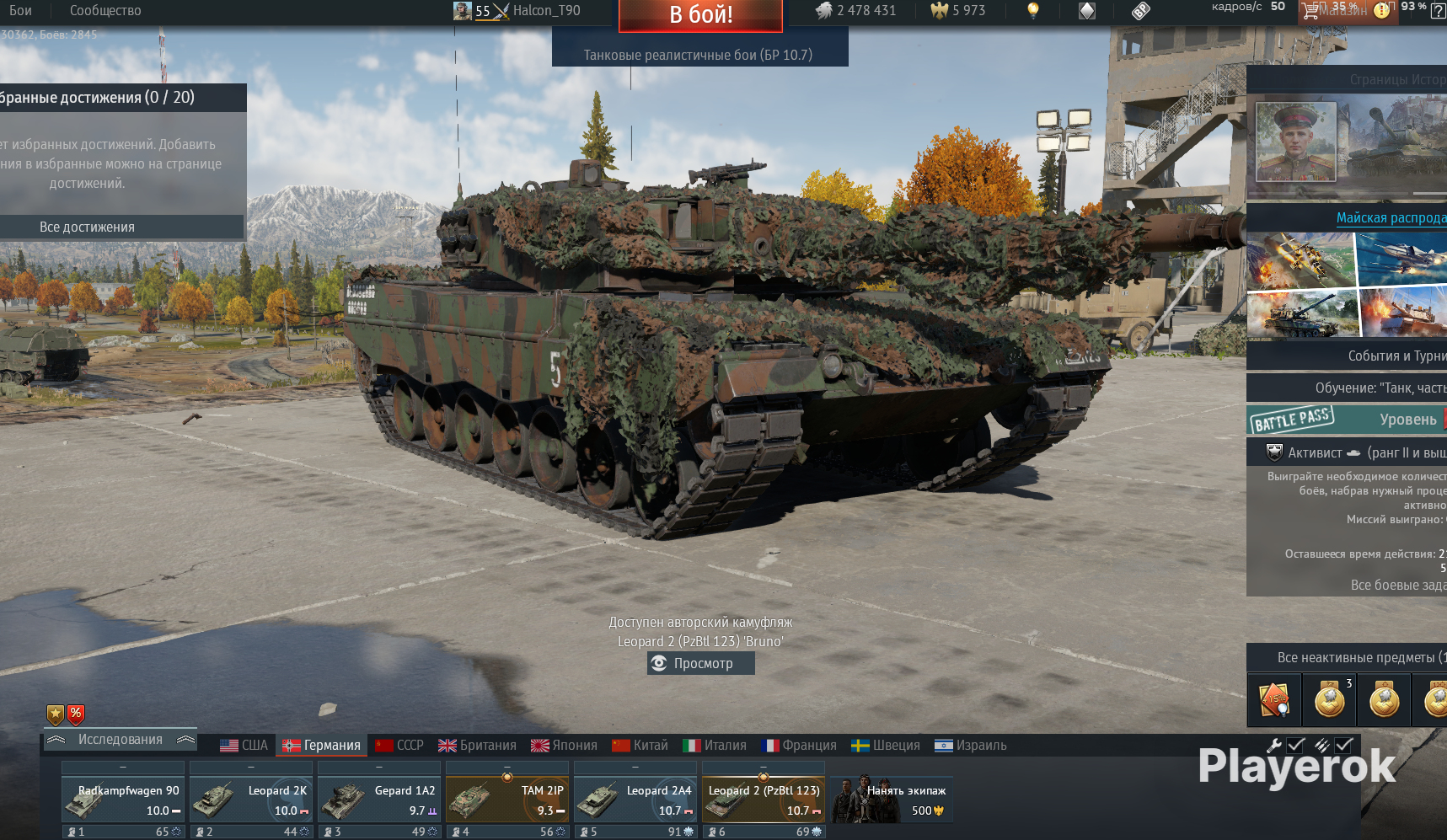
Task: Click the Silver Lions currency icon
Action: pos(824,10)
